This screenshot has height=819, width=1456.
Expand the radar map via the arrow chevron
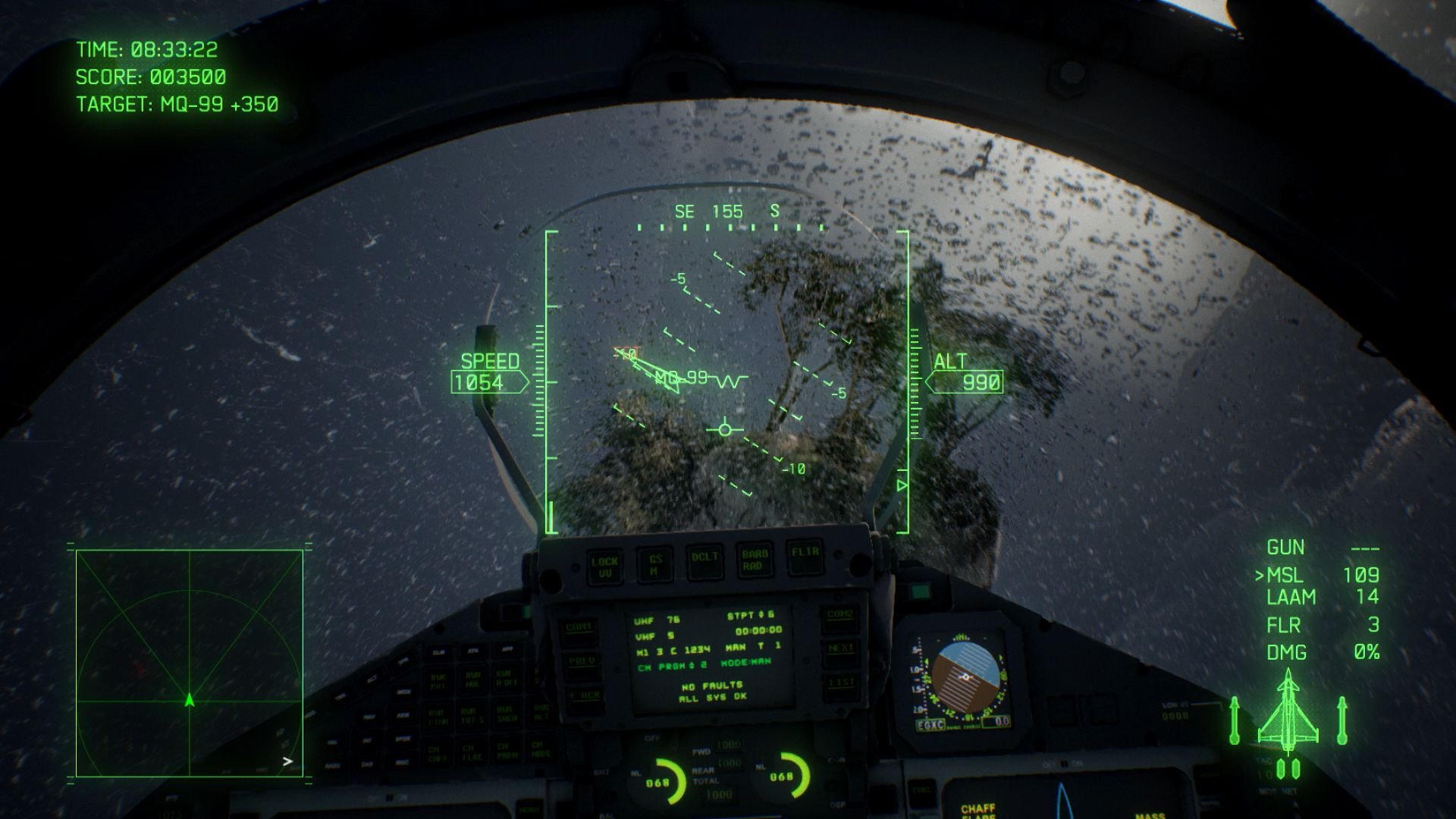pyautogui.click(x=287, y=761)
